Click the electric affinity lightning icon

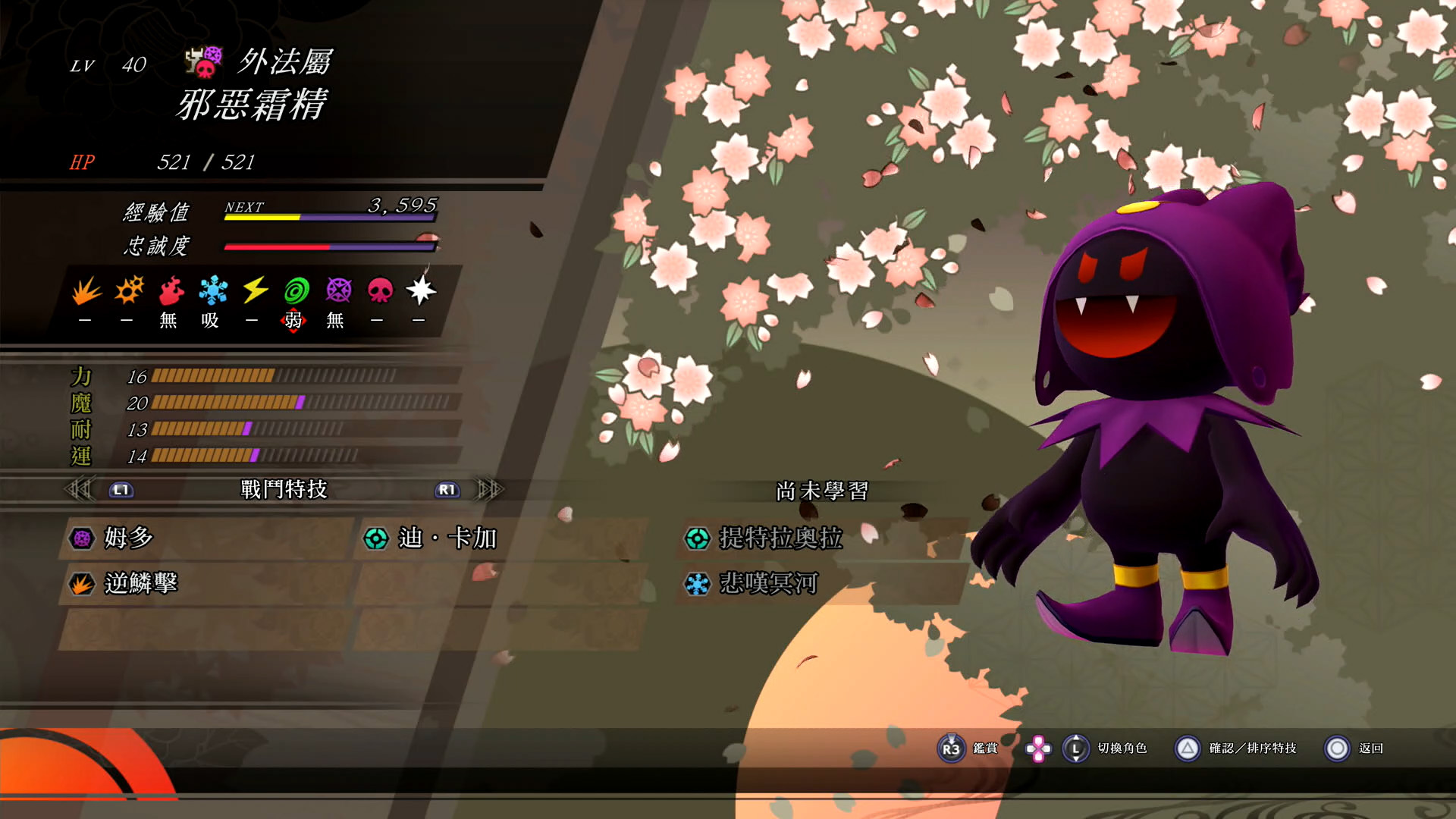pyautogui.click(x=255, y=290)
